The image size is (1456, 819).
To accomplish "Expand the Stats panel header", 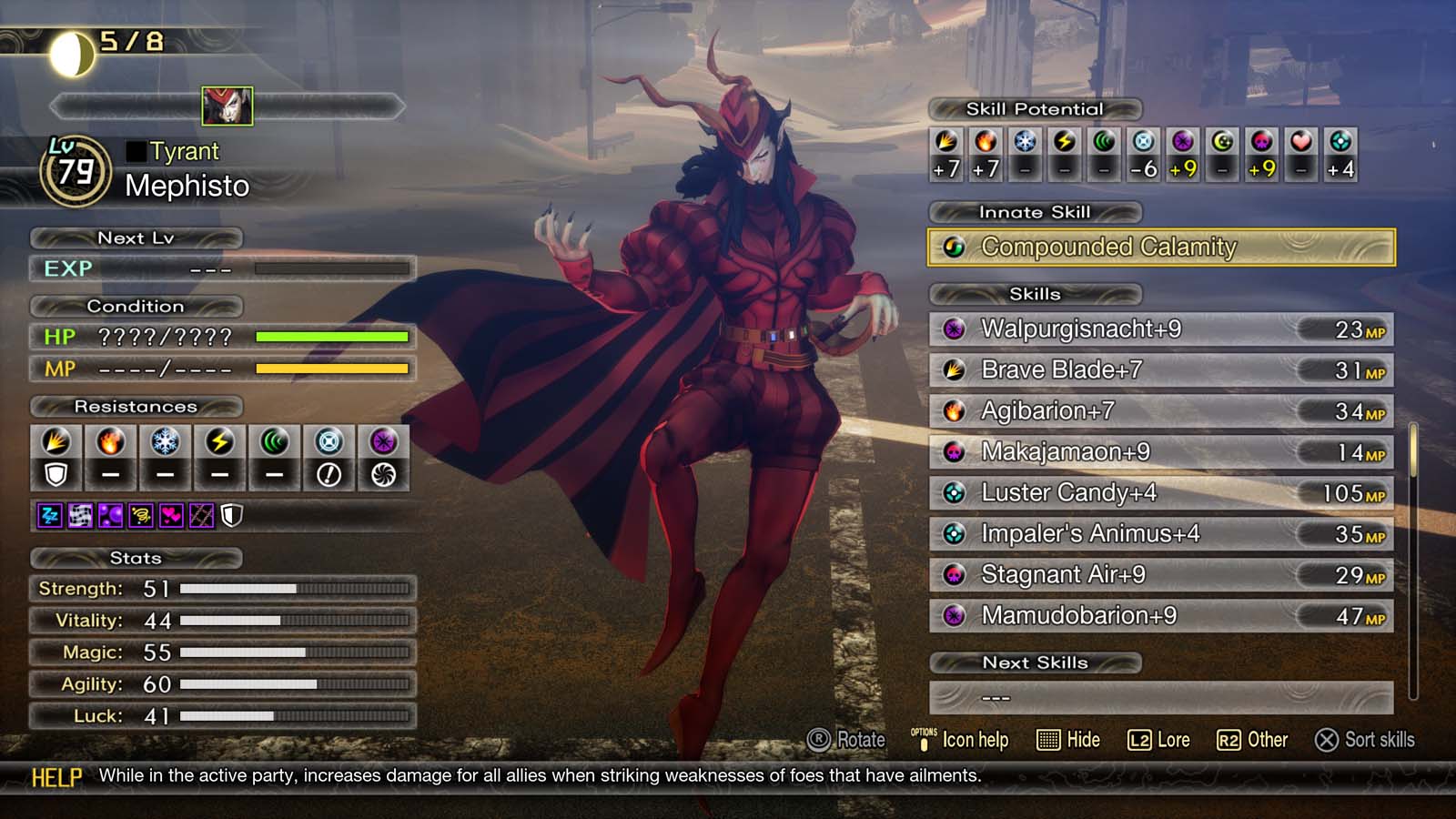I will pos(136,559).
